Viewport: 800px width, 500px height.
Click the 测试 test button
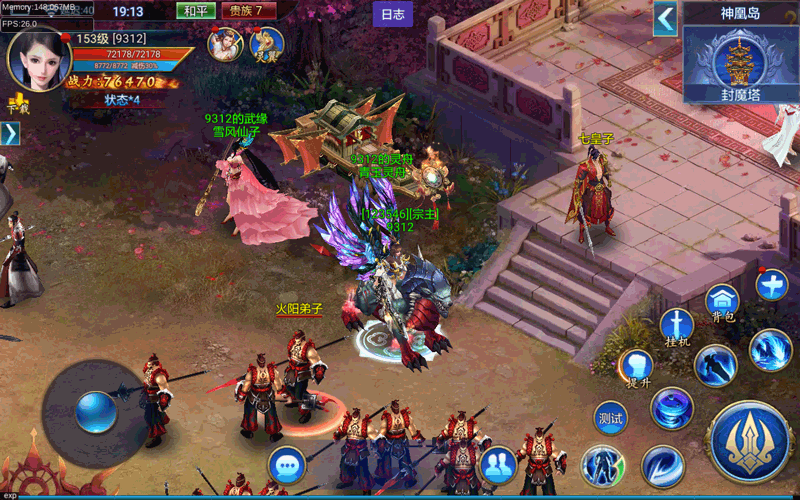[x=610, y=417]
